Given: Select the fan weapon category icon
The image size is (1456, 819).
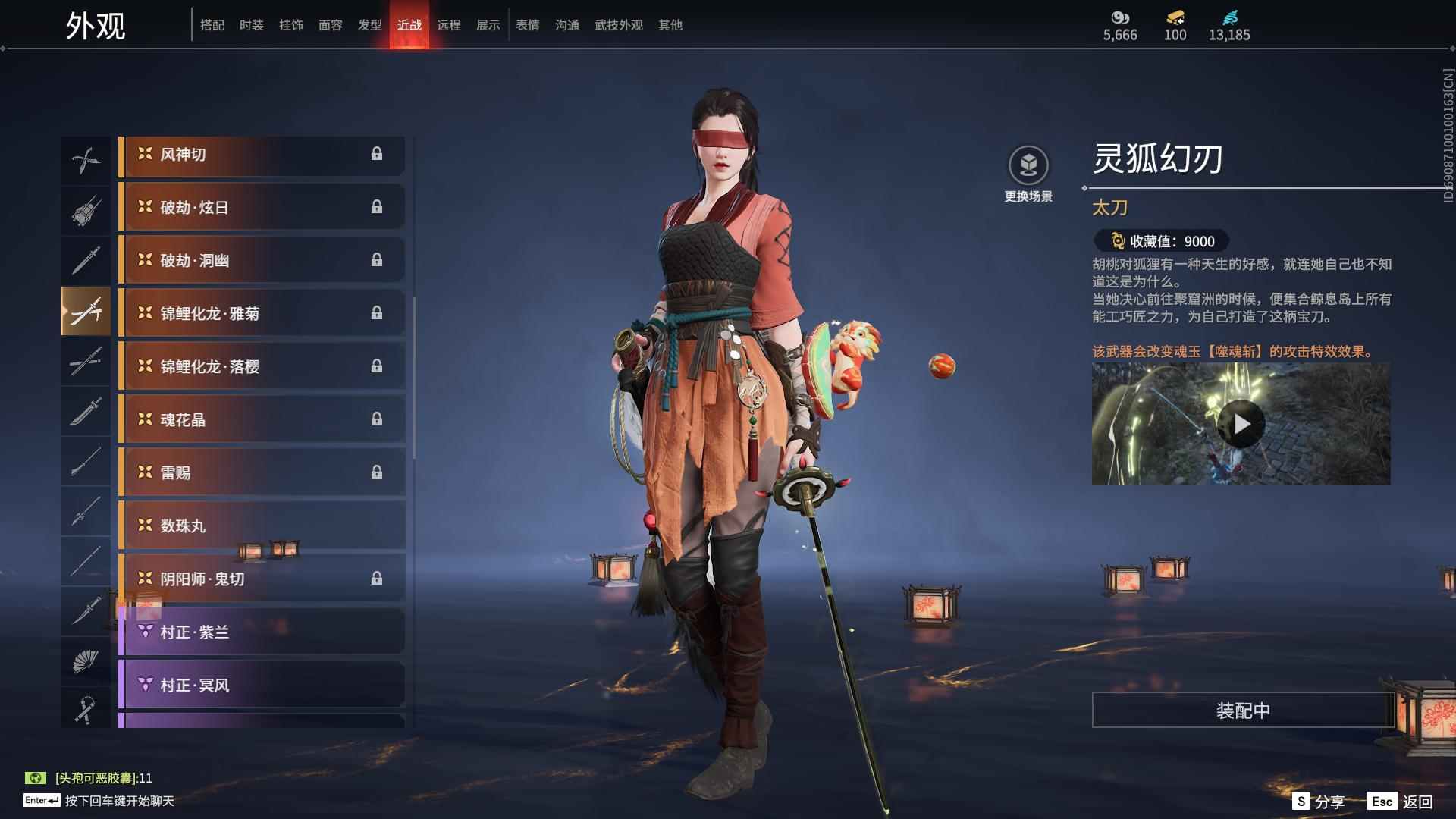Looking at the screenshot, I should coord(86,661).
